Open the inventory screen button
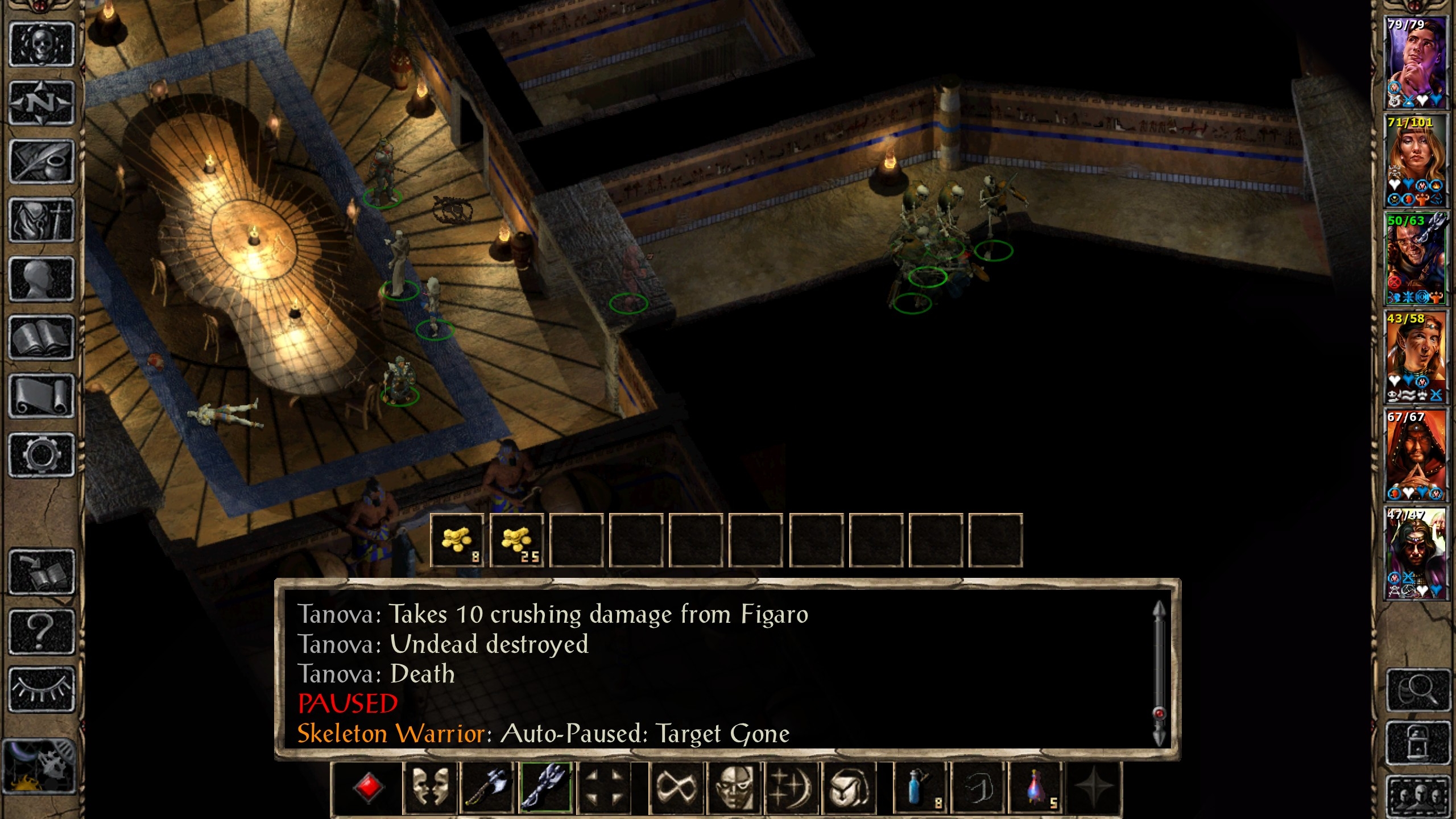The width and height of the screenshot is (1456, 819). pyautogui.click(x=42, y=221)
